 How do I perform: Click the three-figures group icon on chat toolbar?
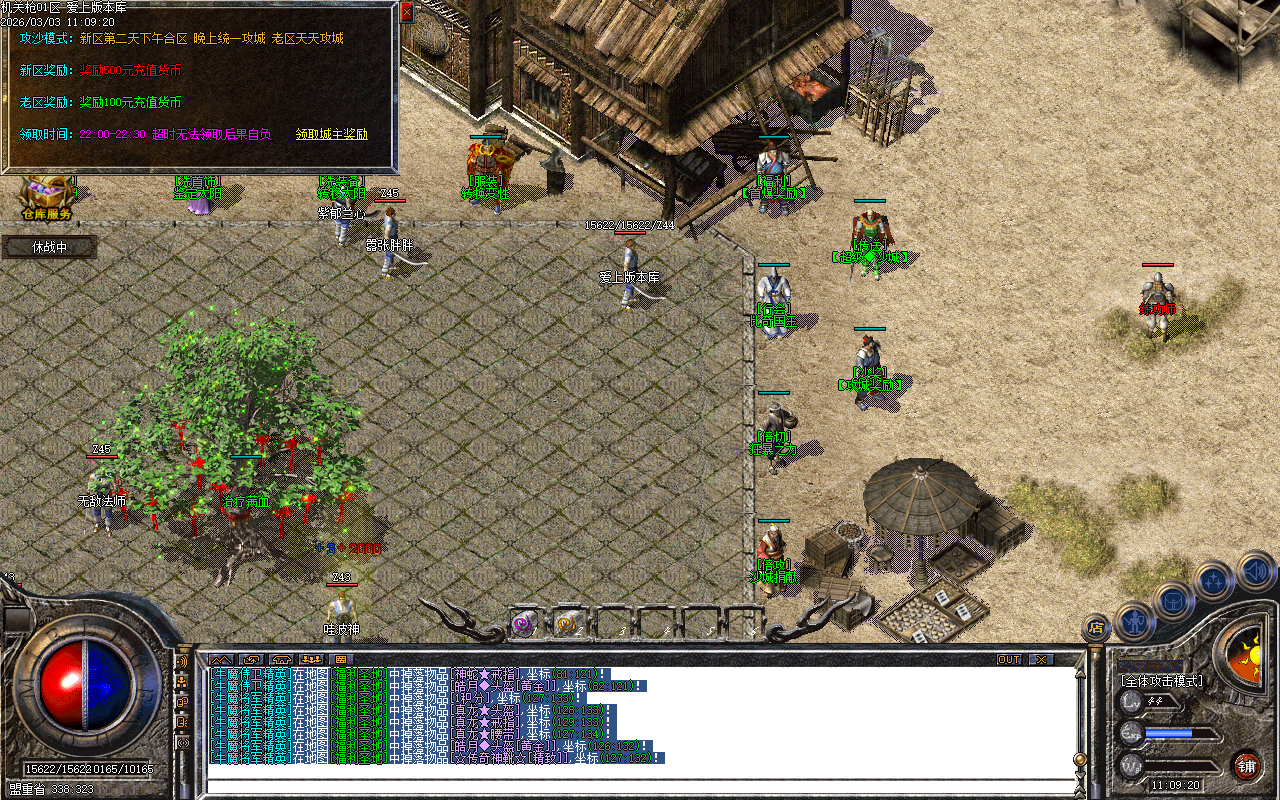click(x=310, y=659)
